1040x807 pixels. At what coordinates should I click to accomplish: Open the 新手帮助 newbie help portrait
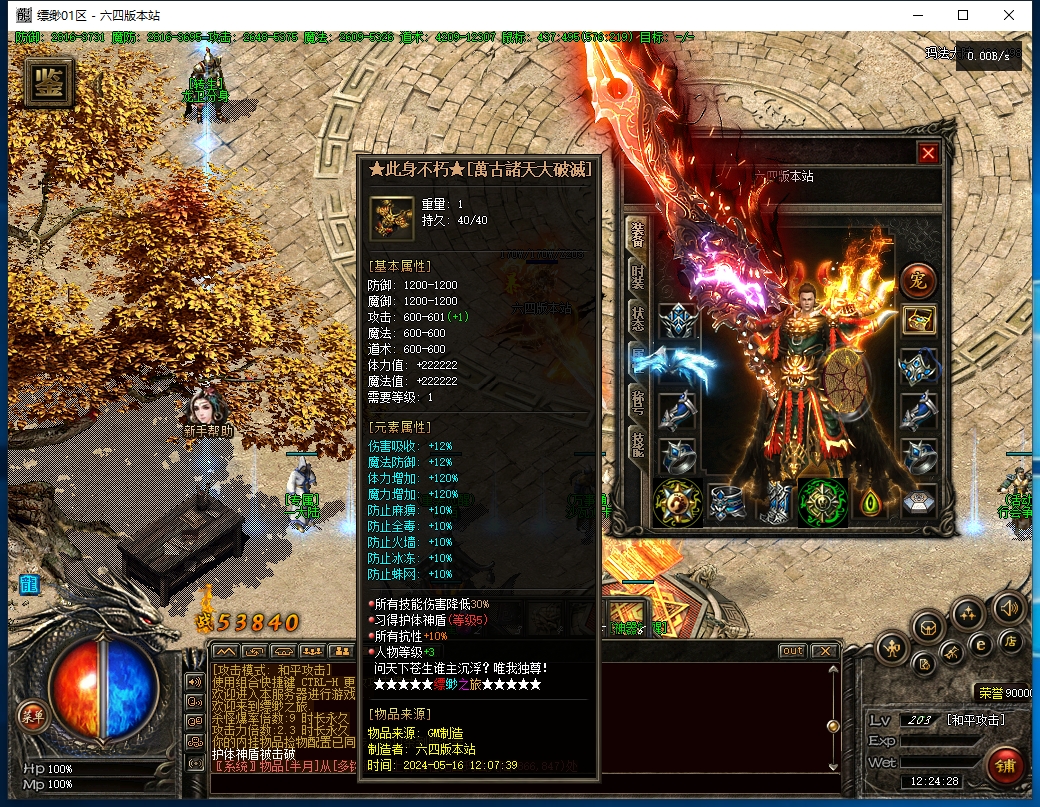click(207, 410)
